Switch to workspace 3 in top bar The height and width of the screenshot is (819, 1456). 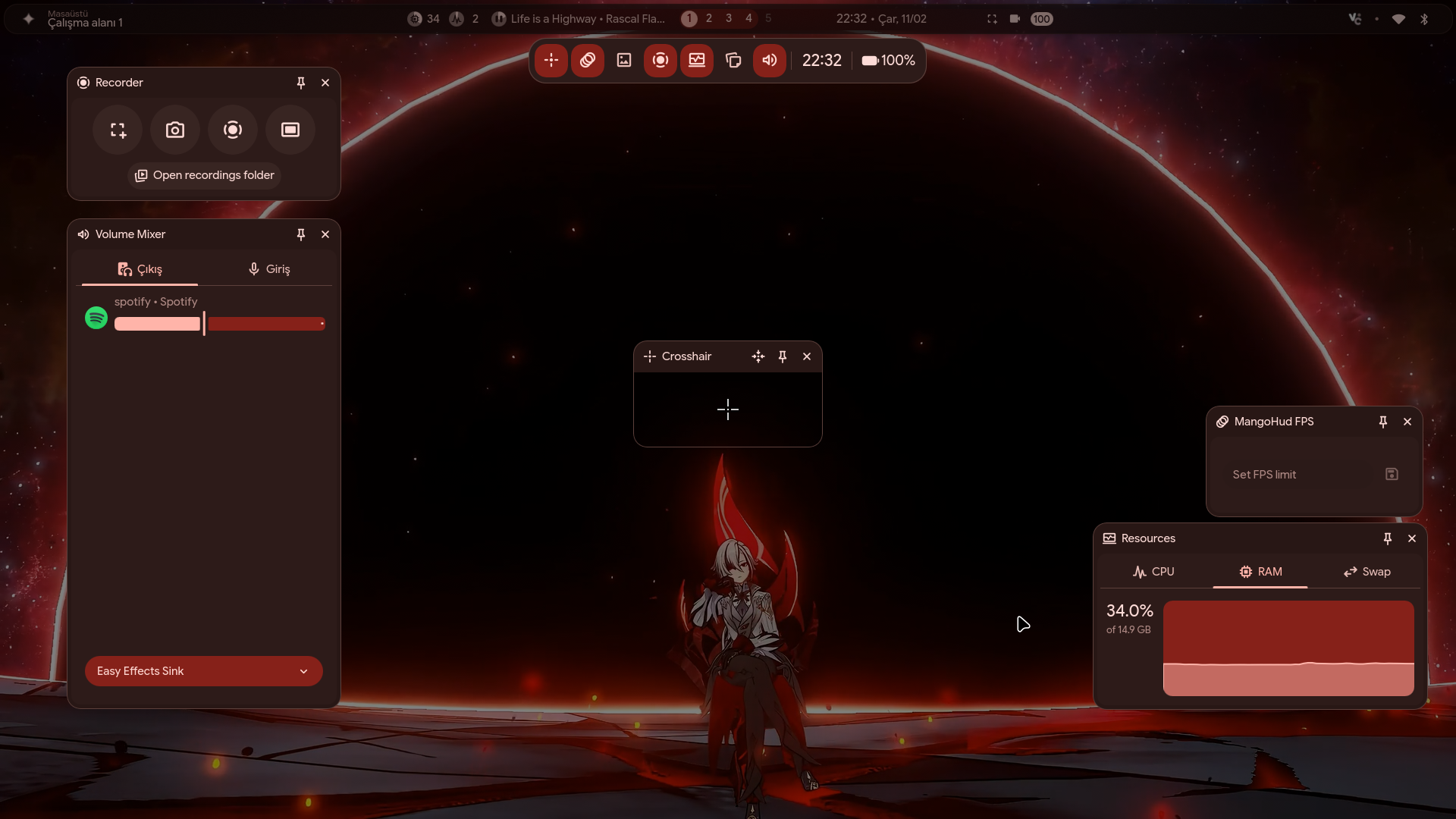729,18
